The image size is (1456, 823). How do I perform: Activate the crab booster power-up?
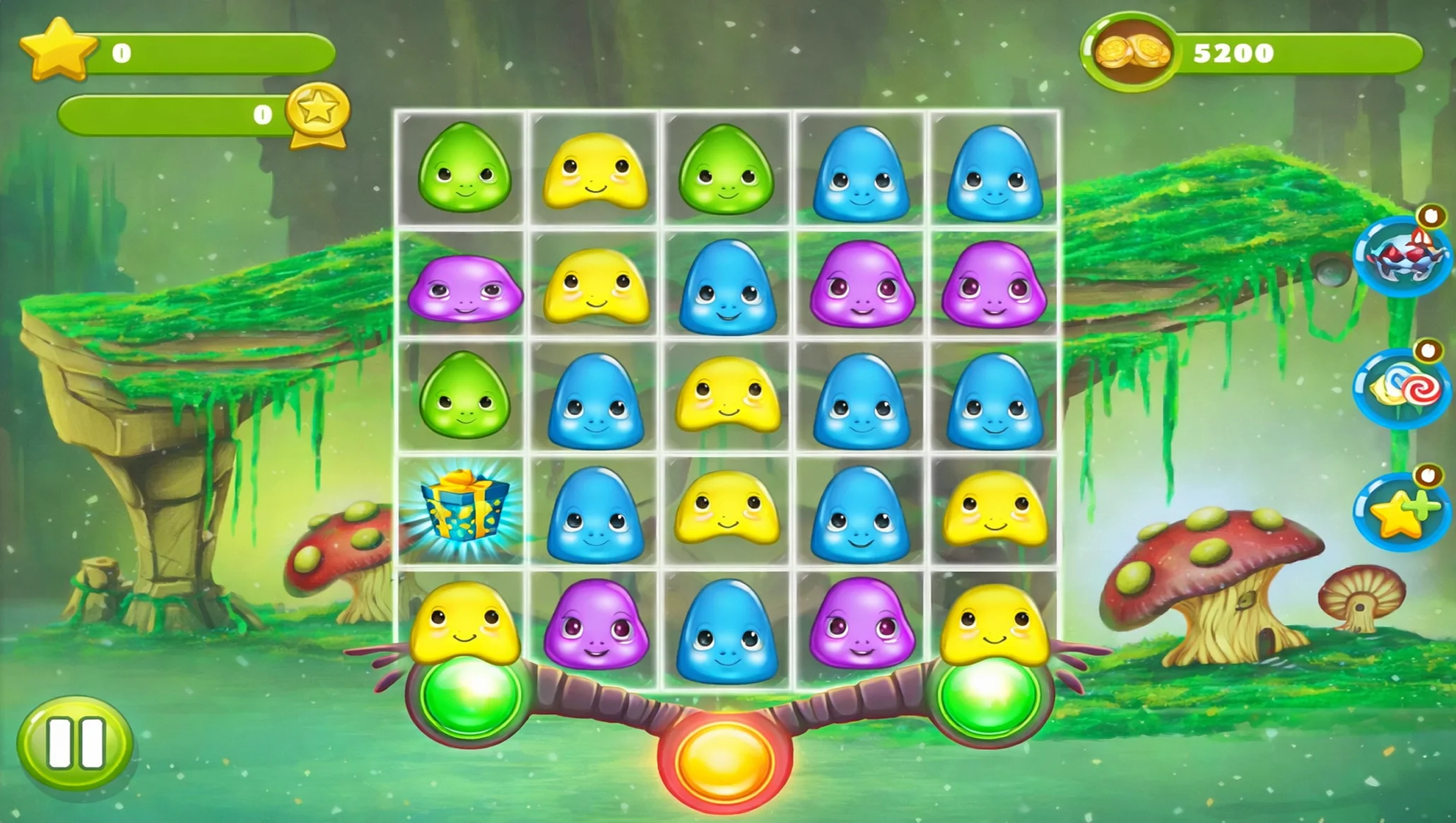click(x=1402, y=256)
